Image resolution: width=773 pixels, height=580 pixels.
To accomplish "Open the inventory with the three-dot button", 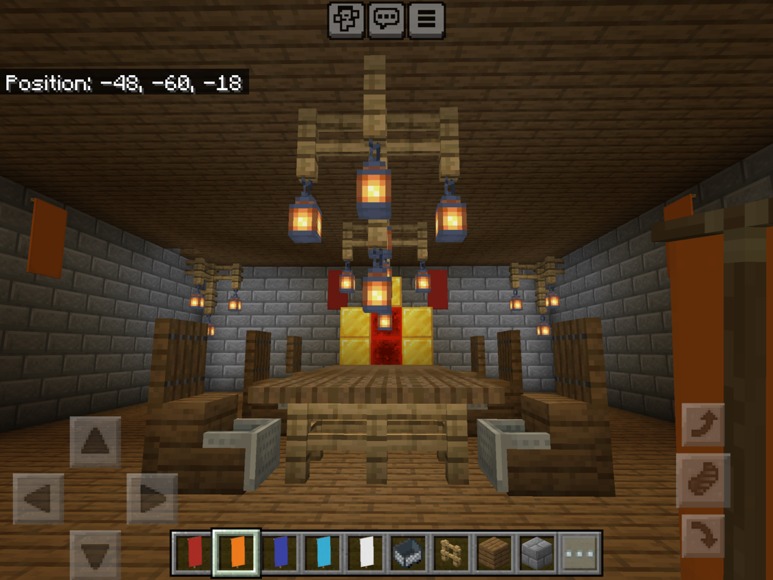I will pyautogui.click(x=580, y=551).
